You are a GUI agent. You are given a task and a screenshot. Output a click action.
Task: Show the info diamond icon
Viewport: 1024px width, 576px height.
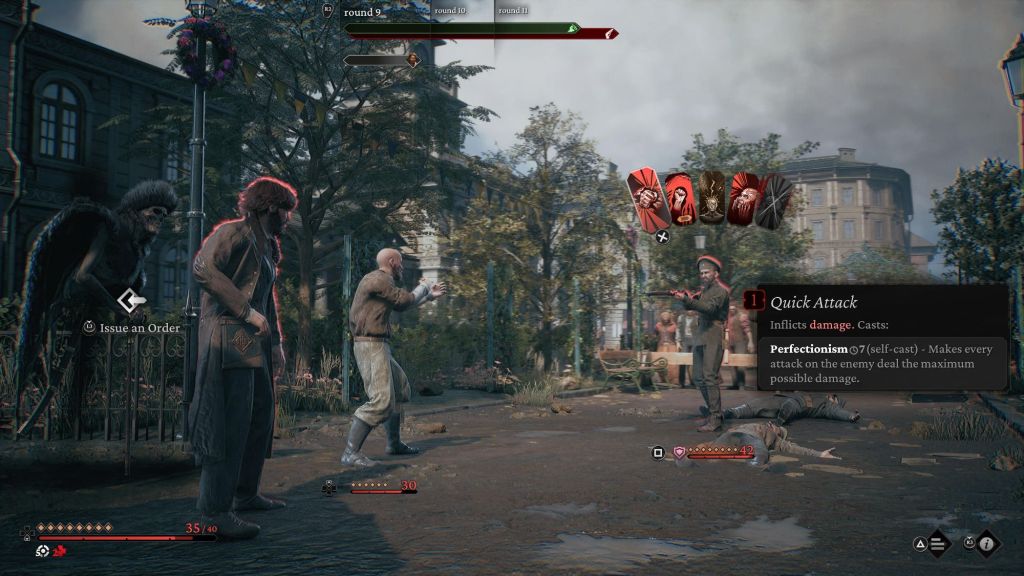point(987,544)
